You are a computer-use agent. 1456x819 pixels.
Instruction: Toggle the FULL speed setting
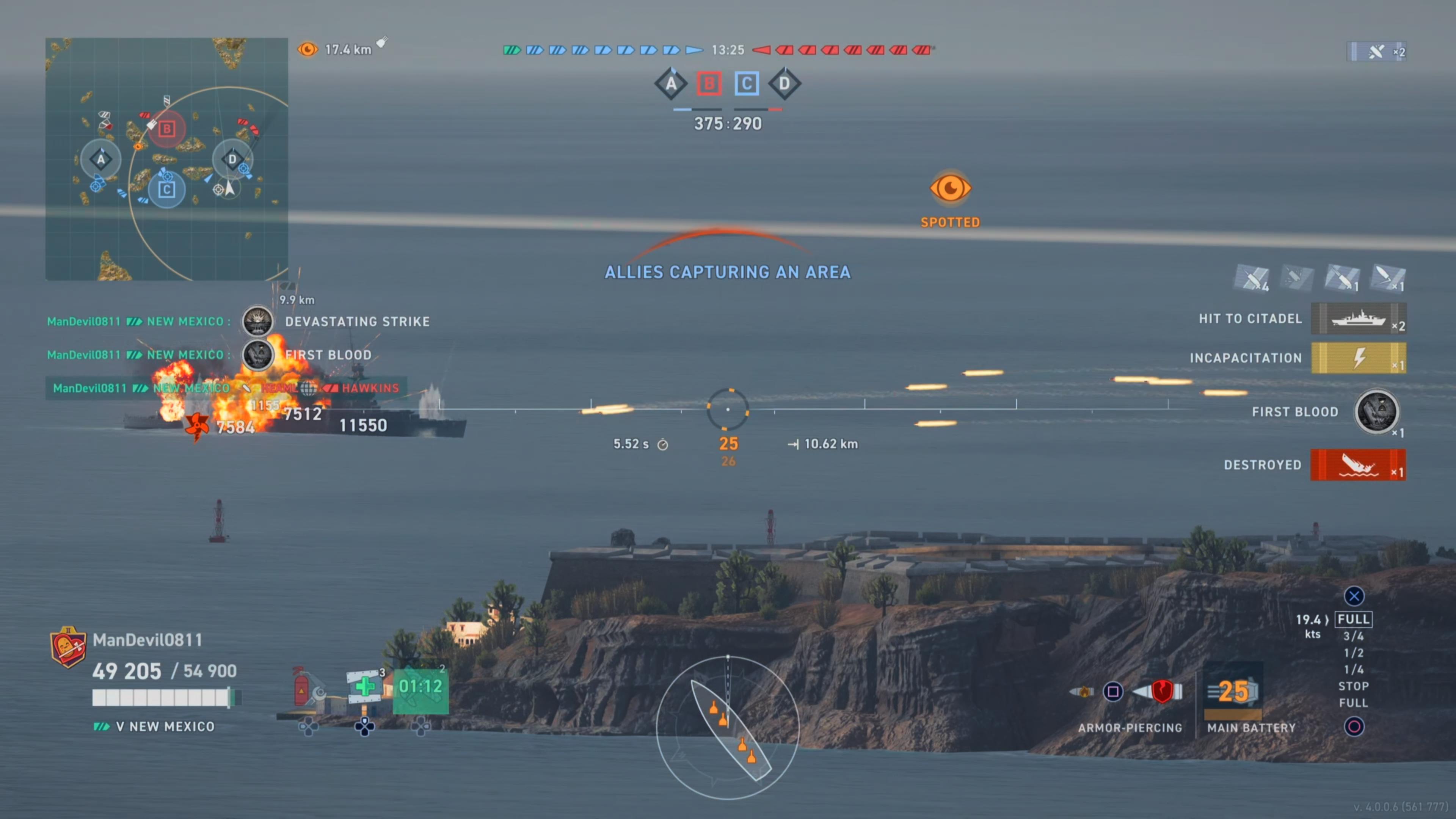point(1352,619)
